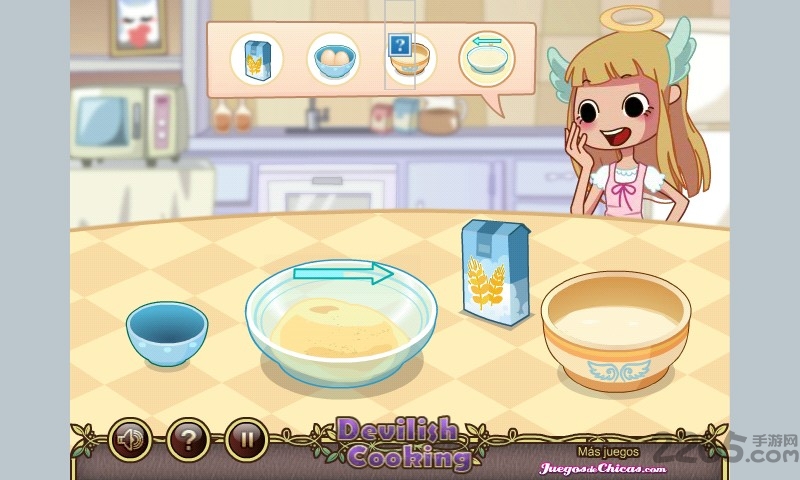Select the glass mixing bowl with batter
The image size is (800, 480).
(x=340, y=322)
